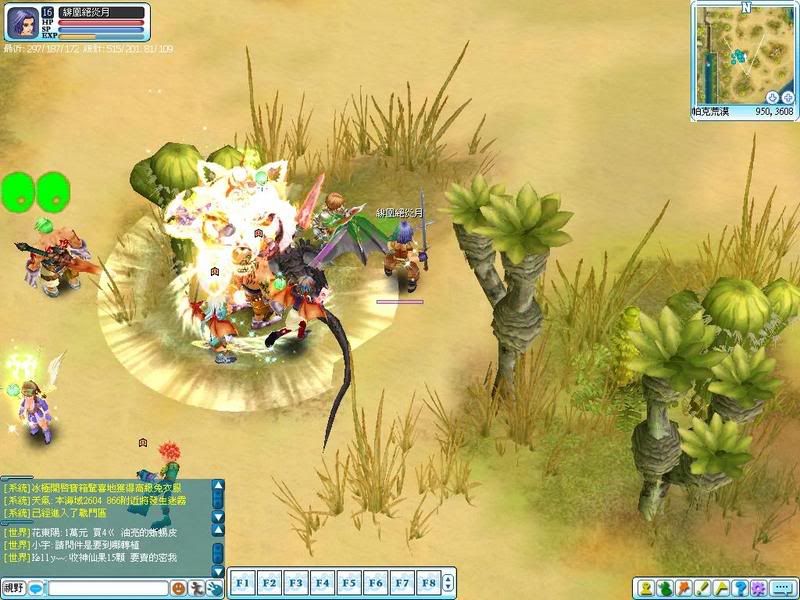Switch hotbar page with the arrow stepper
The width and height of the screenshot is (800, 600).
click(x=449, y=581)
